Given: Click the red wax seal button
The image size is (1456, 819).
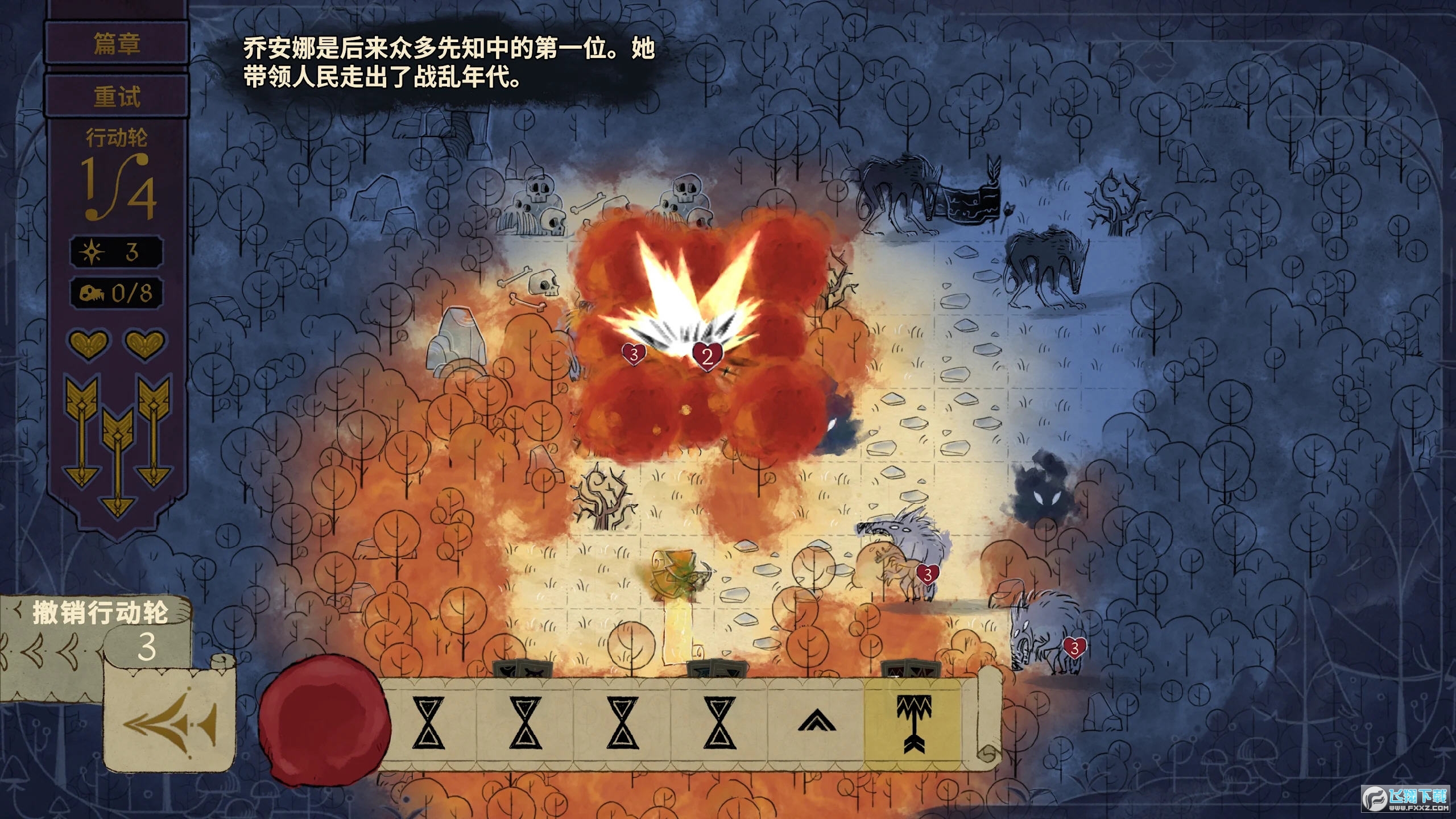Looking at the screenshot, I should click(x=322, y=719).
